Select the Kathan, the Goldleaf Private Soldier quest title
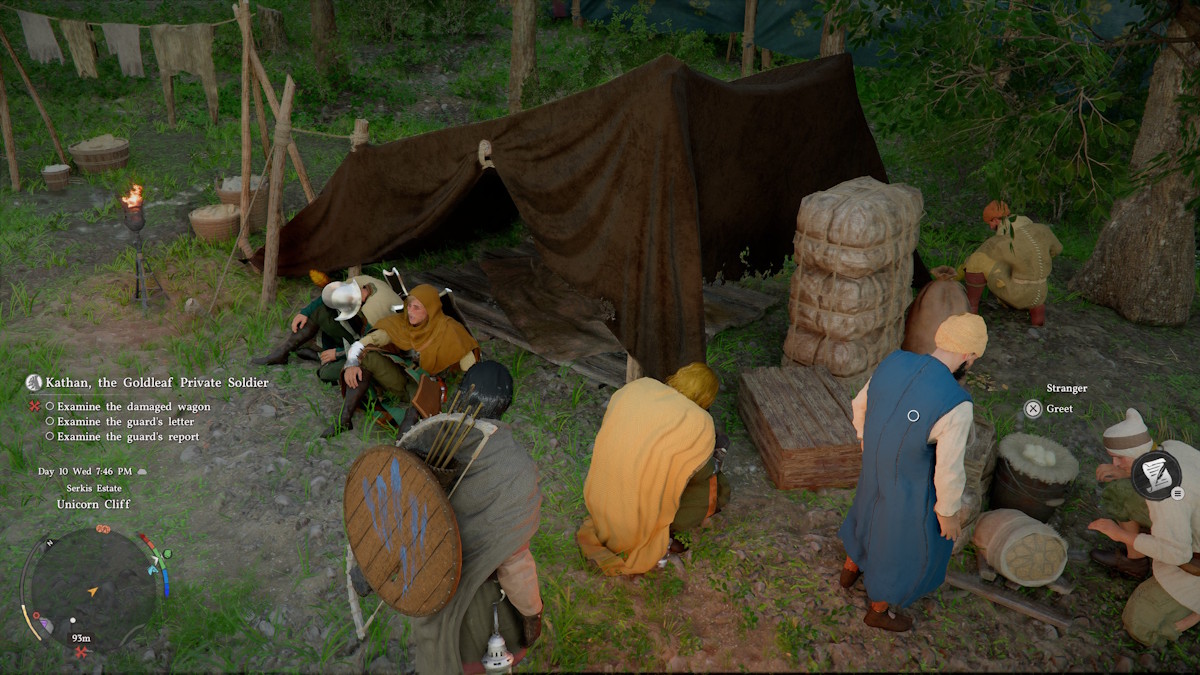 click(157, 382)
